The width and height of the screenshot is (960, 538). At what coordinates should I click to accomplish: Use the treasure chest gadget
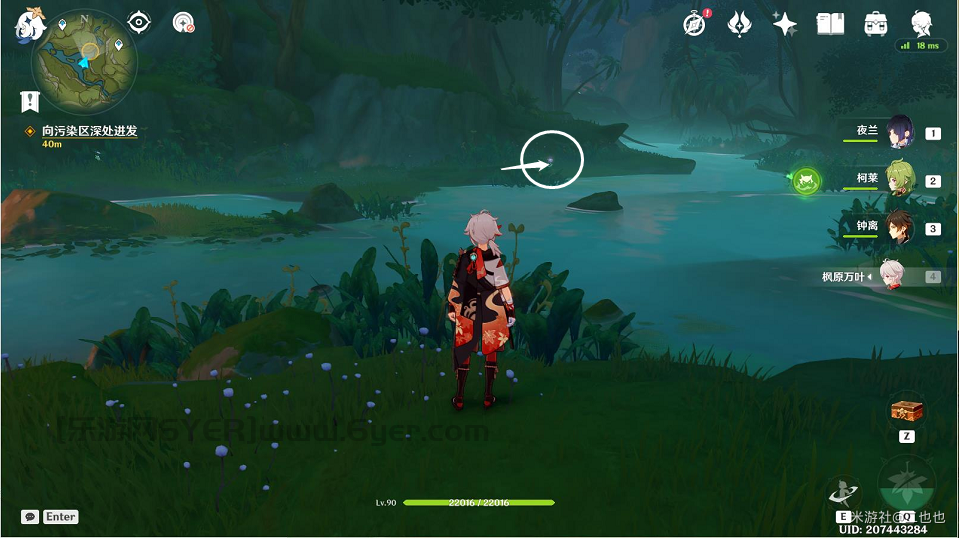906,410
